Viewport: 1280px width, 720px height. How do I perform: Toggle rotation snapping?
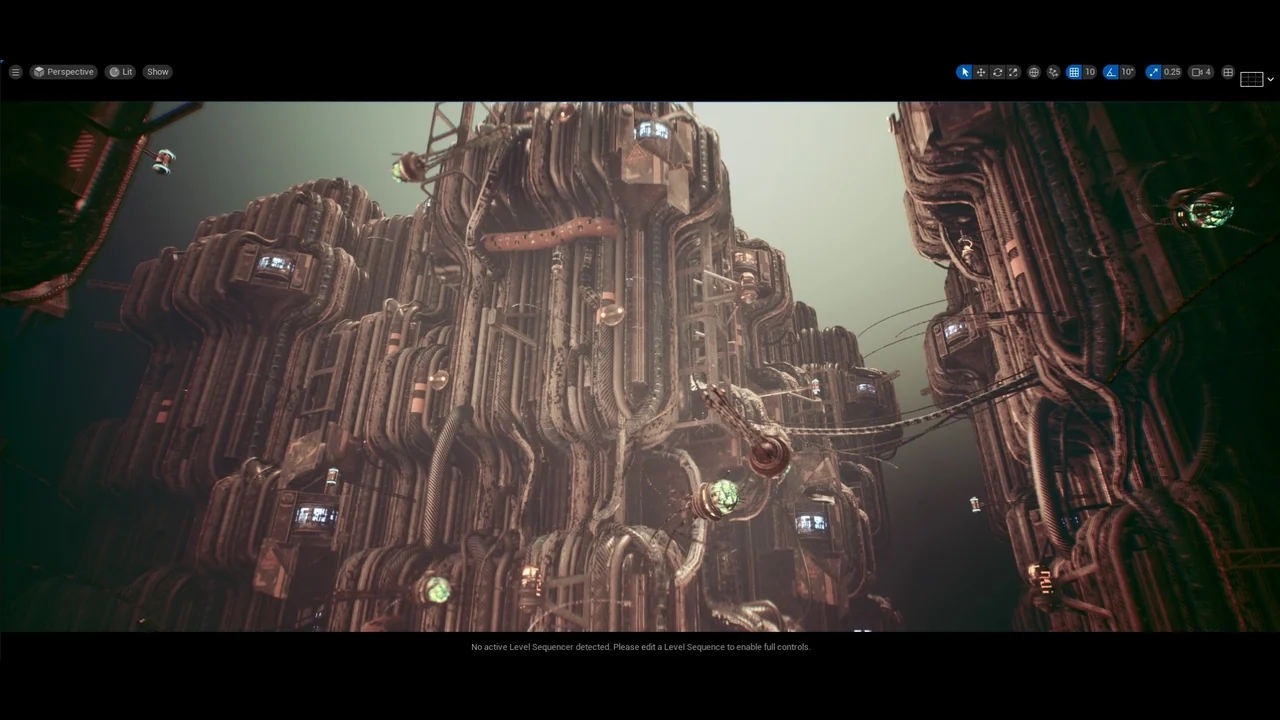[1110, 71]
